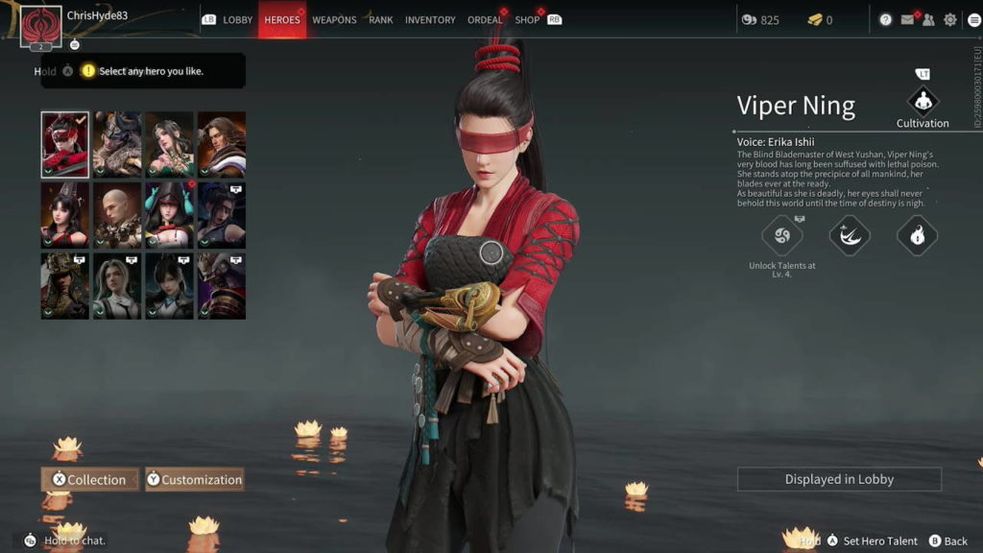Click the Displayed in Lobby button
983x553 pixels.
coord(839,480)
